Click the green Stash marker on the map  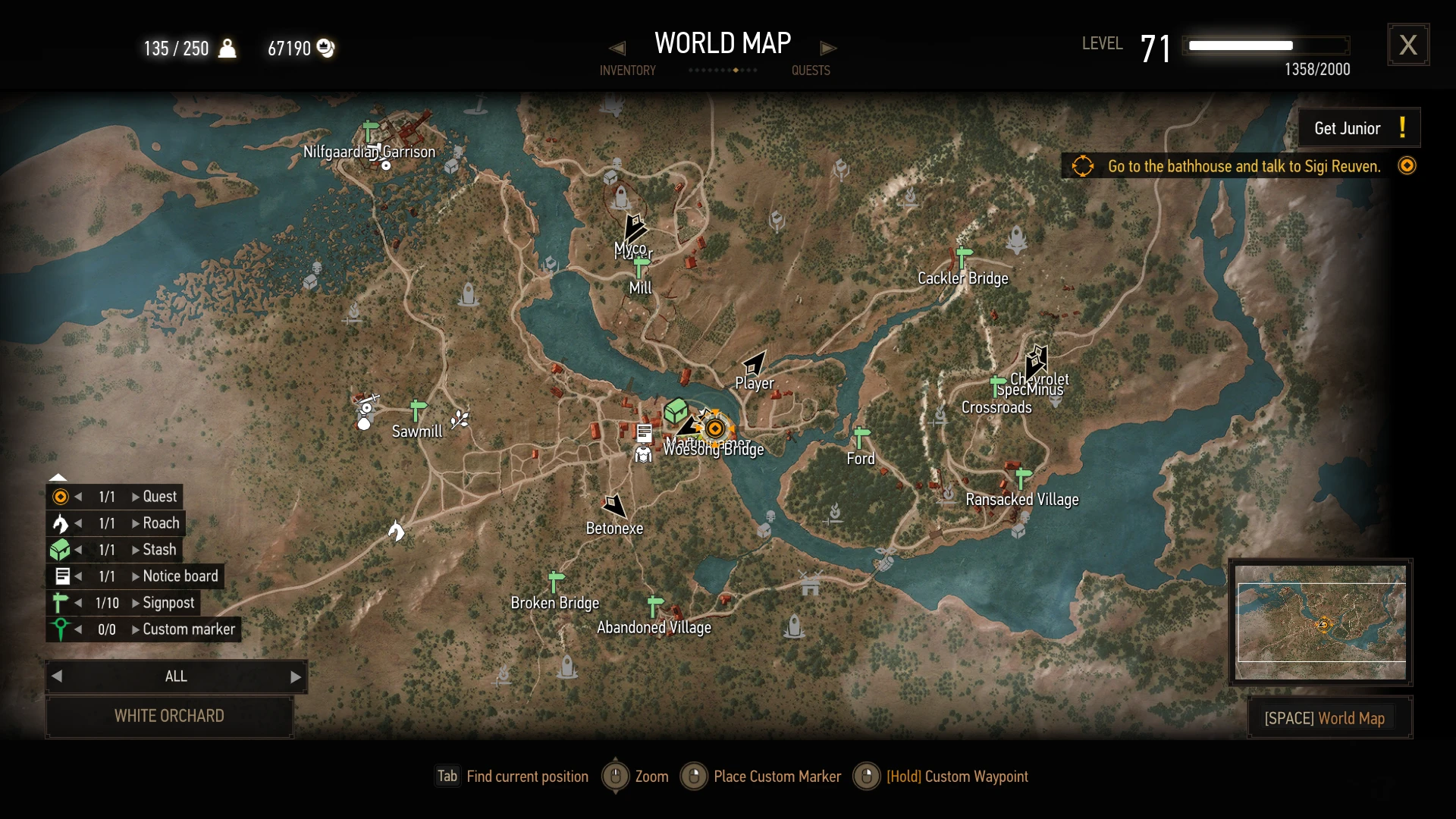pyautogui.click(x=675, y=411)
